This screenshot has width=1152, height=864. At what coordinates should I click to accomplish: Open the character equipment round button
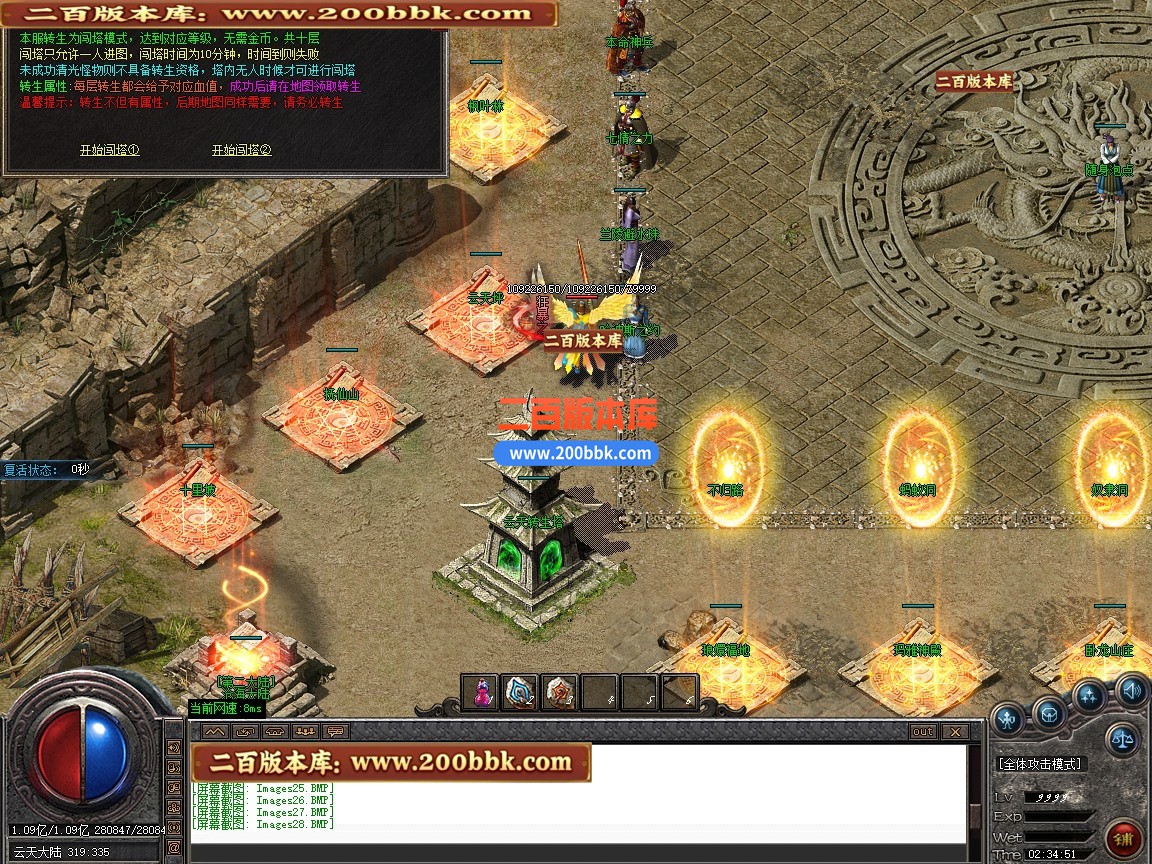(1008, 716)
